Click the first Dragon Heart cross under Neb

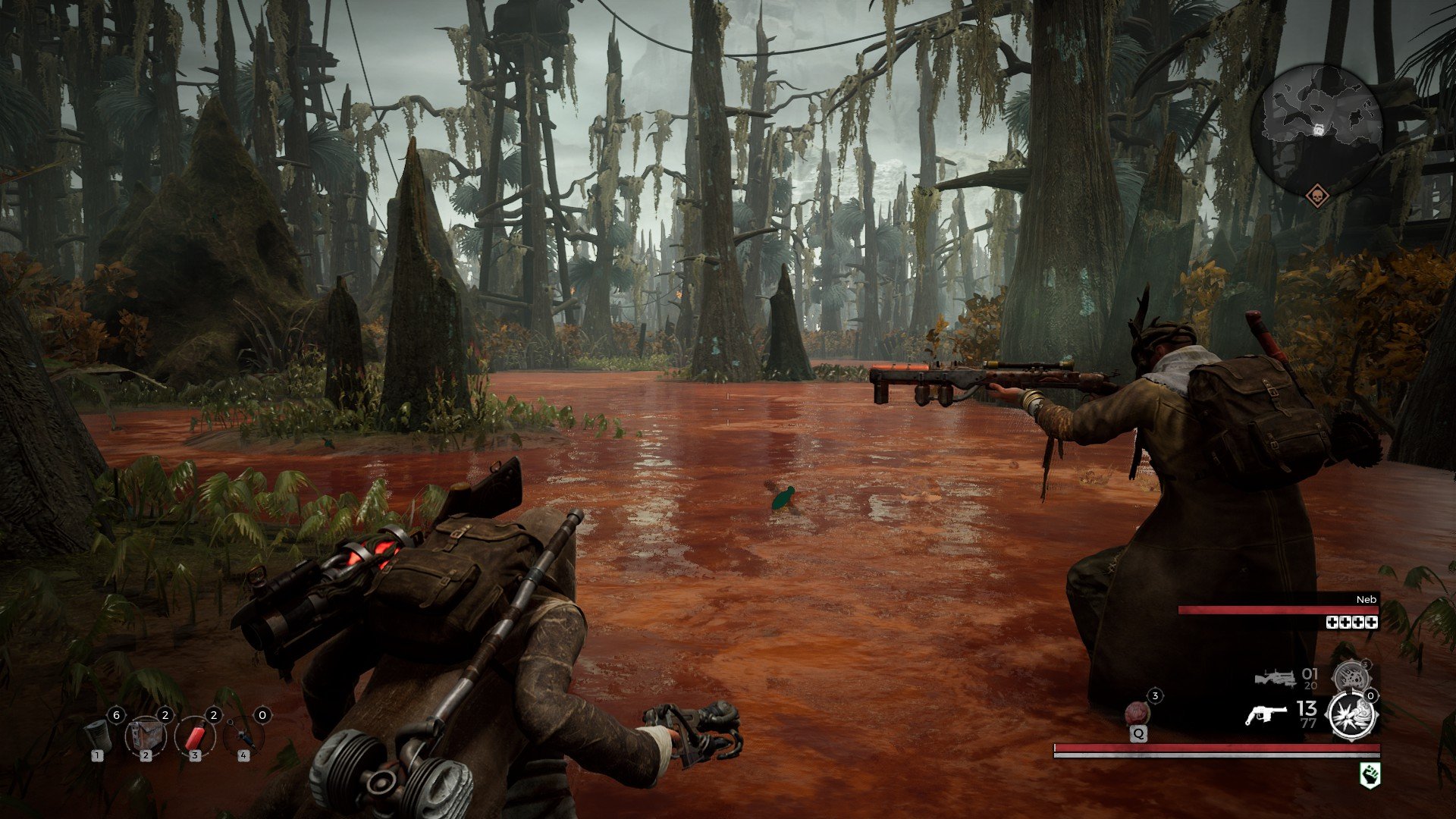coord(1332,623)
